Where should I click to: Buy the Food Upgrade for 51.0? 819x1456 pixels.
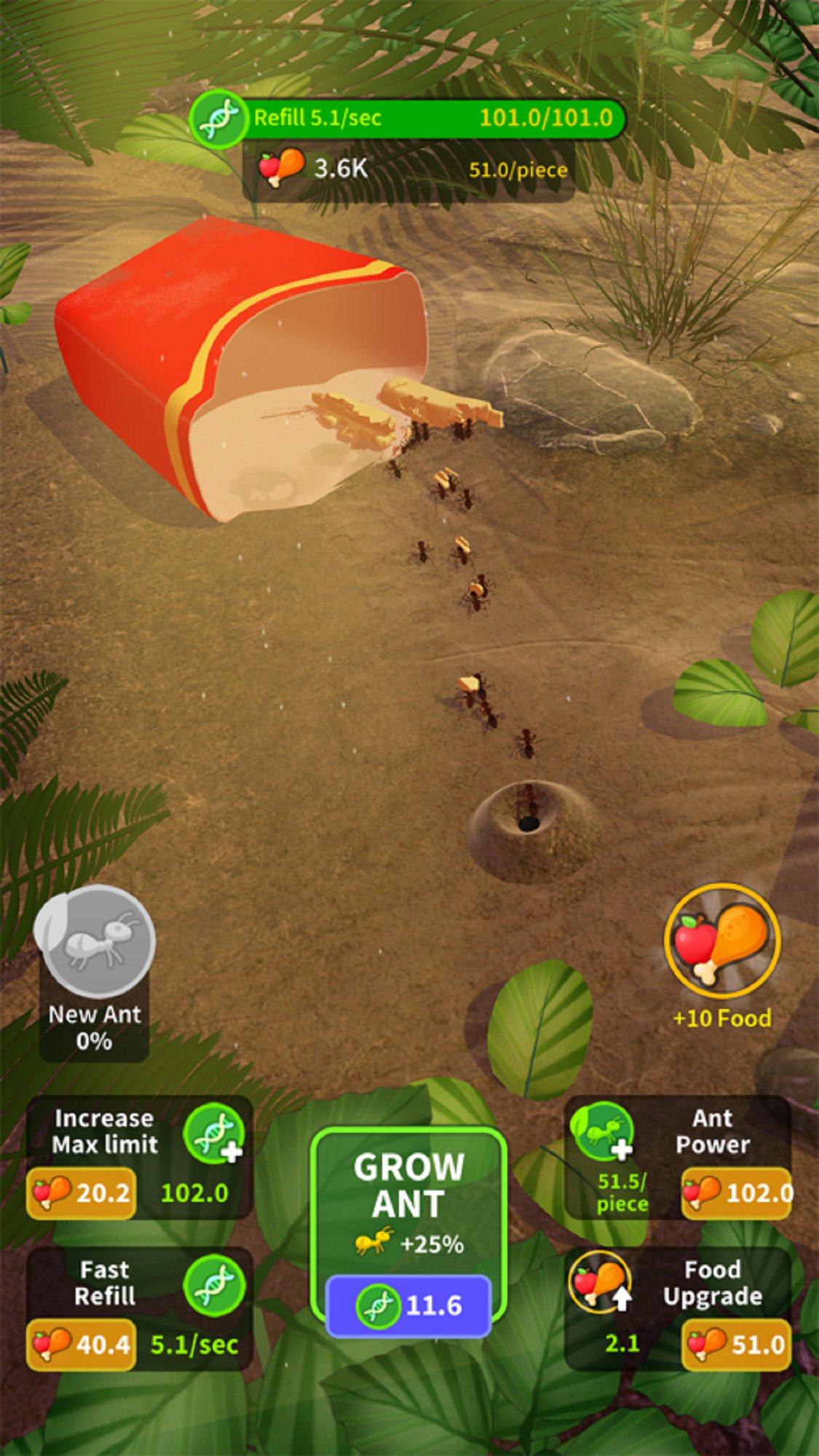pyautogui.click(x=737, y=1344)
